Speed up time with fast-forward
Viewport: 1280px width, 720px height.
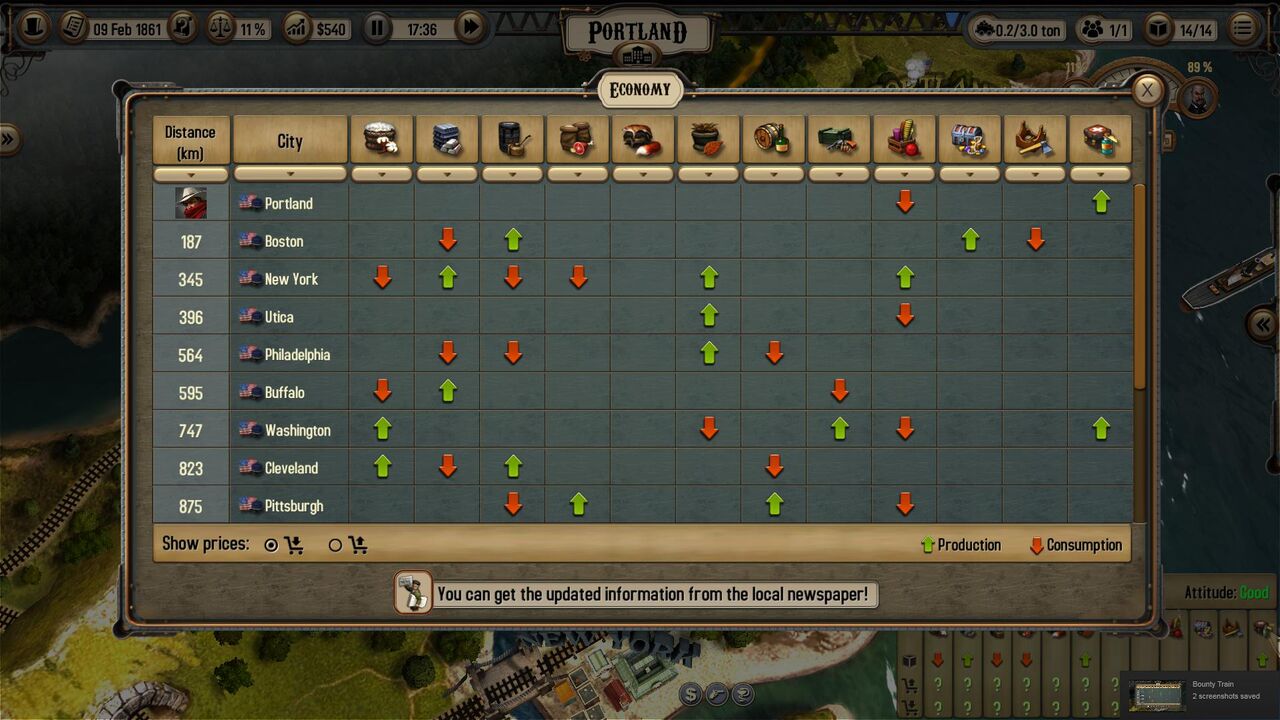click(469, 28)
